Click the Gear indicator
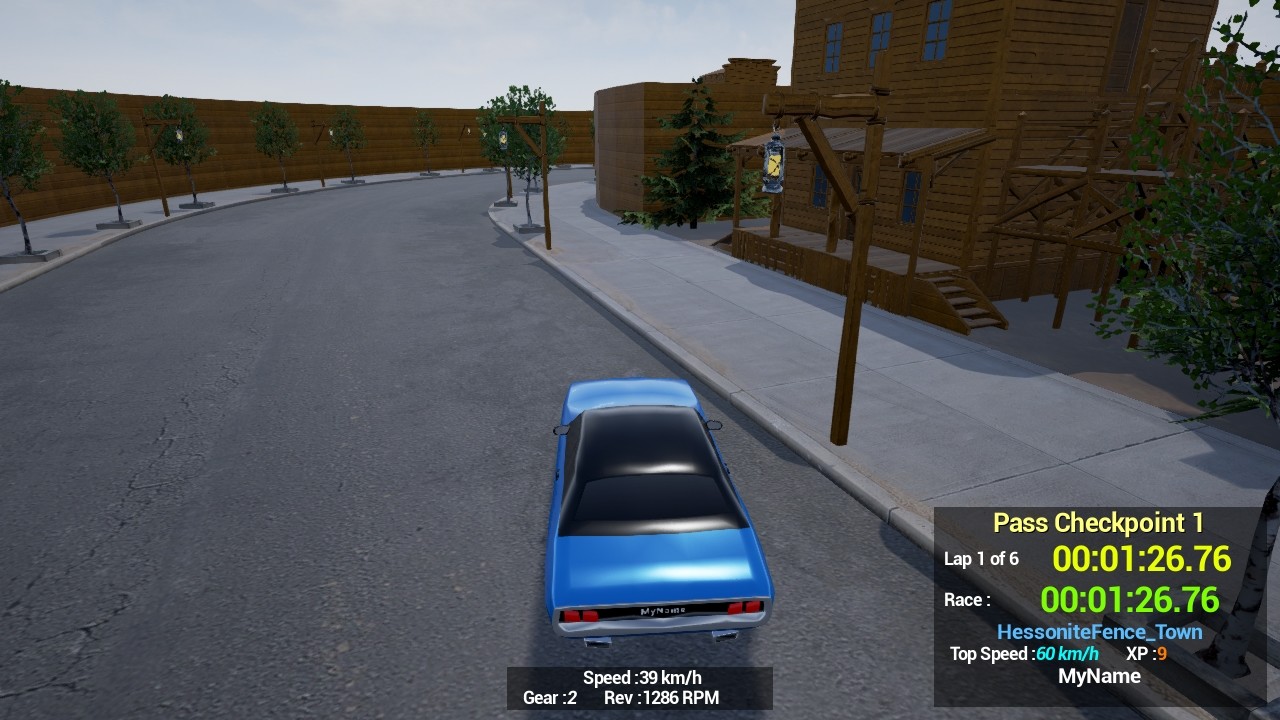 click(548, 699)
